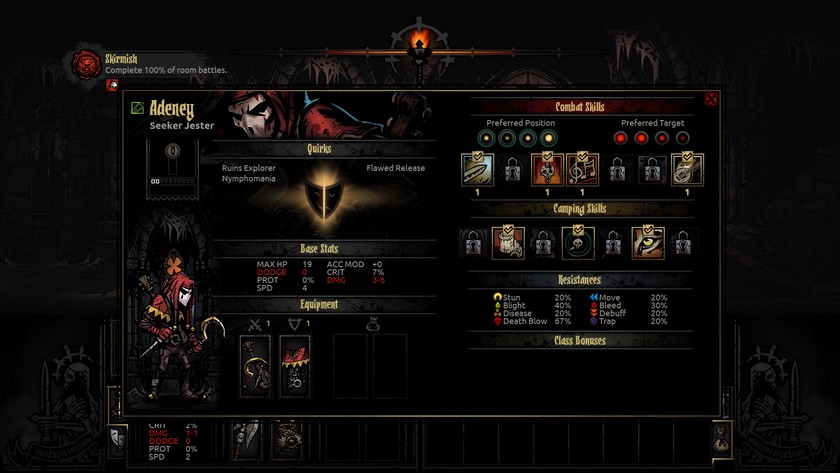Select the lute combat skill
The width and height of the screenshot is (840, 473).
pyautogui.click(x=687, y=170)
